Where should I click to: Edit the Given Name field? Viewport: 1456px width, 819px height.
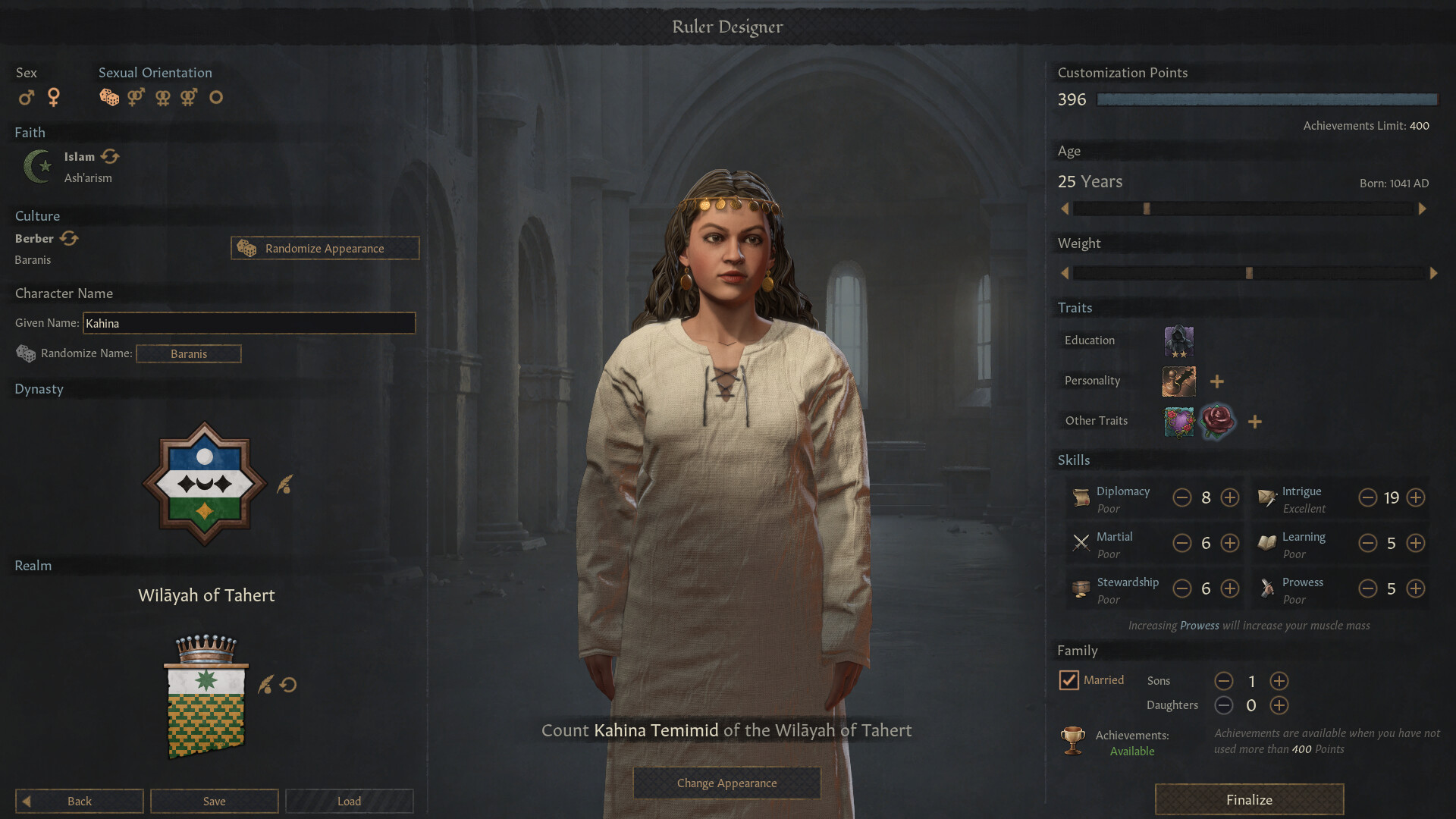click(x=249, y=323)
